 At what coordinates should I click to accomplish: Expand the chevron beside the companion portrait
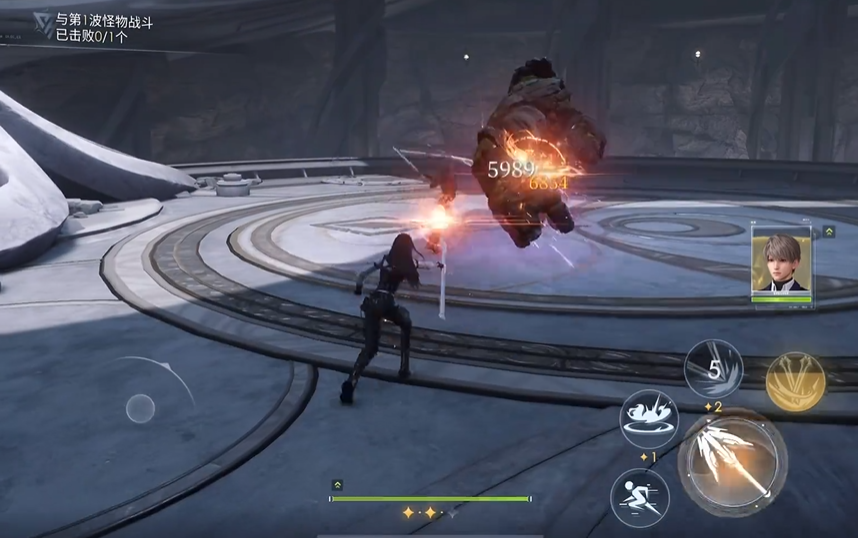click(829, 232)
